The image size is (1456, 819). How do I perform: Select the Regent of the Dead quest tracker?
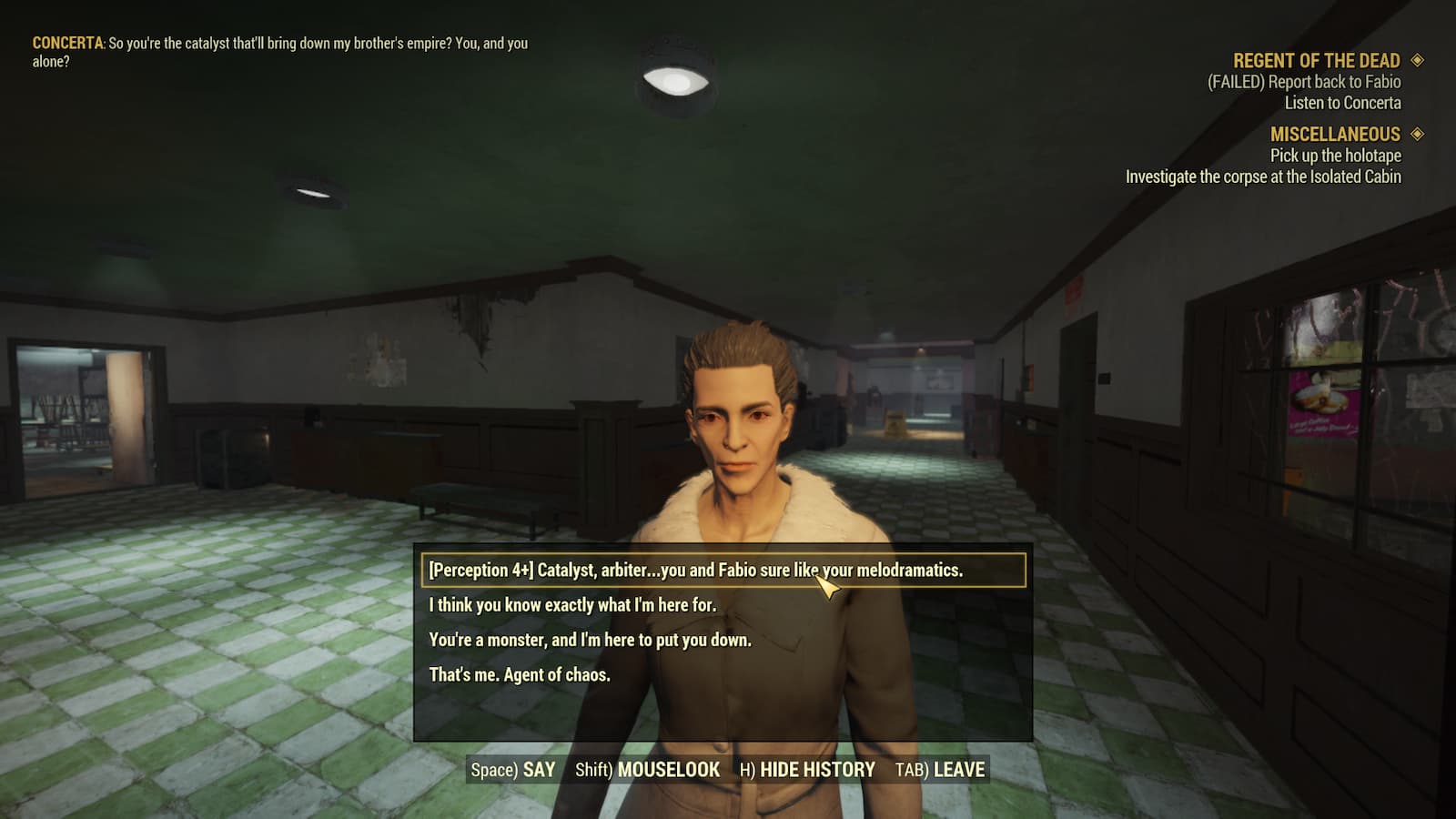pyautogui.click(x=1316, y=61)
